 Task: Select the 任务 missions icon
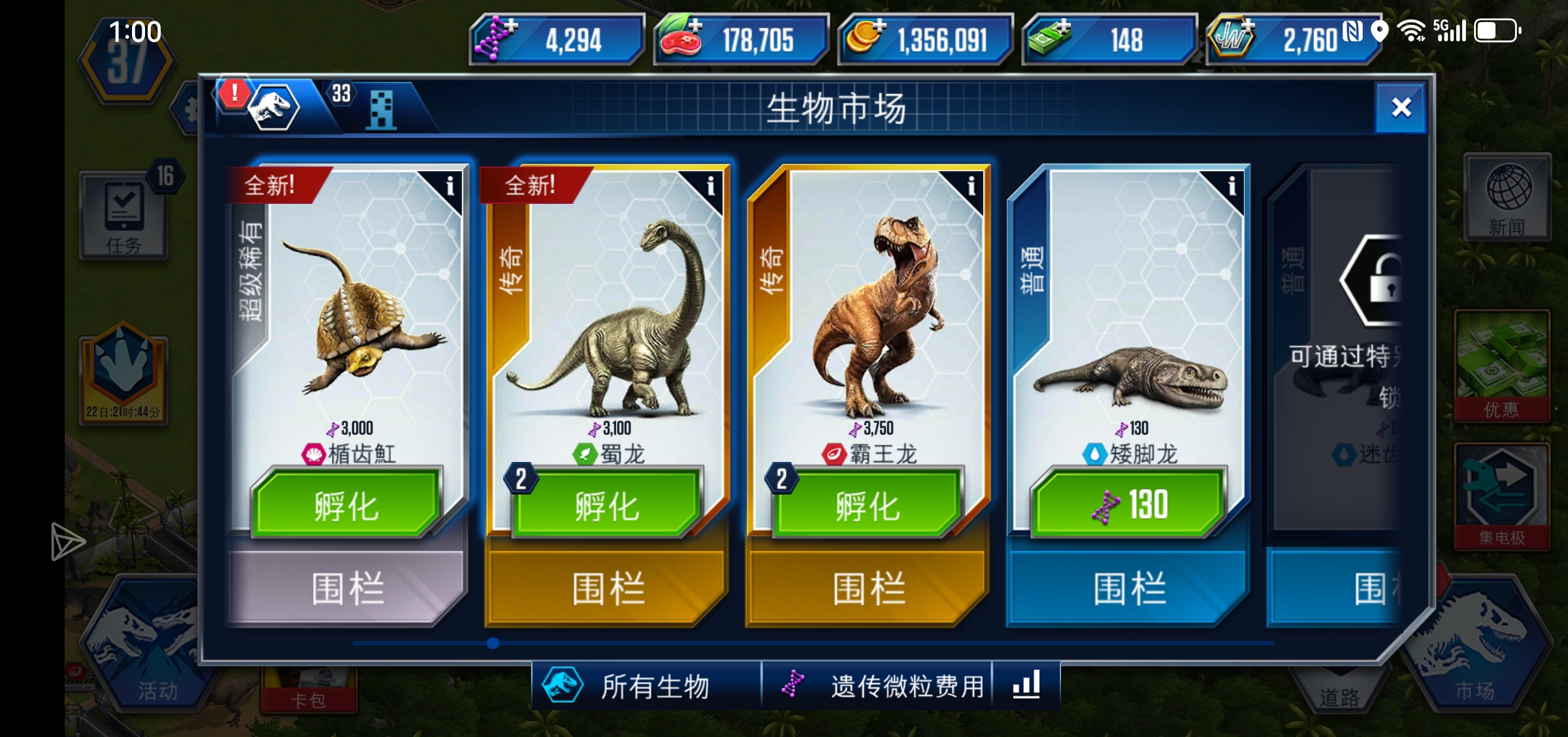(124, 216)
